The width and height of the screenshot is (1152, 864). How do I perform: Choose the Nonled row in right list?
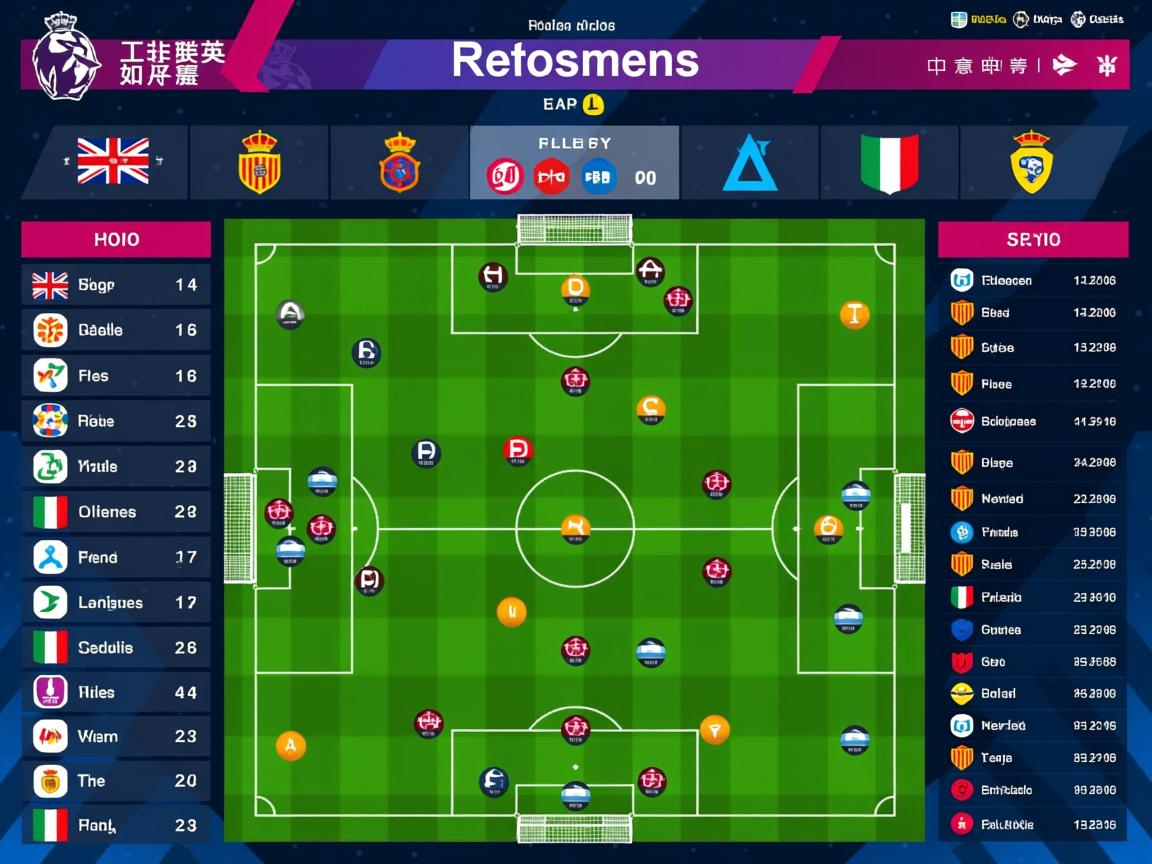tap(1033, 498)
